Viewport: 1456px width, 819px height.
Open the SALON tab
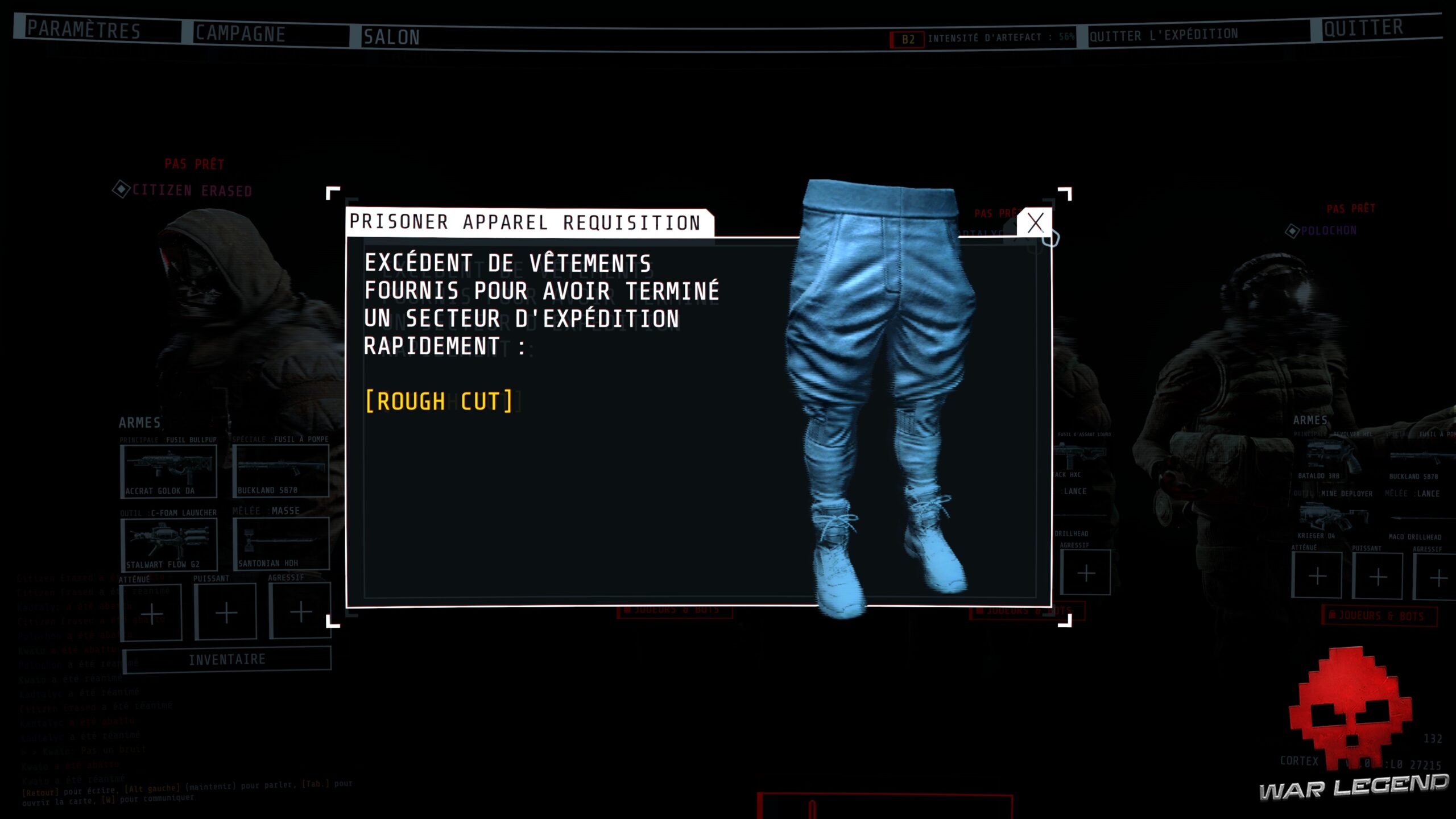(394, 35)
